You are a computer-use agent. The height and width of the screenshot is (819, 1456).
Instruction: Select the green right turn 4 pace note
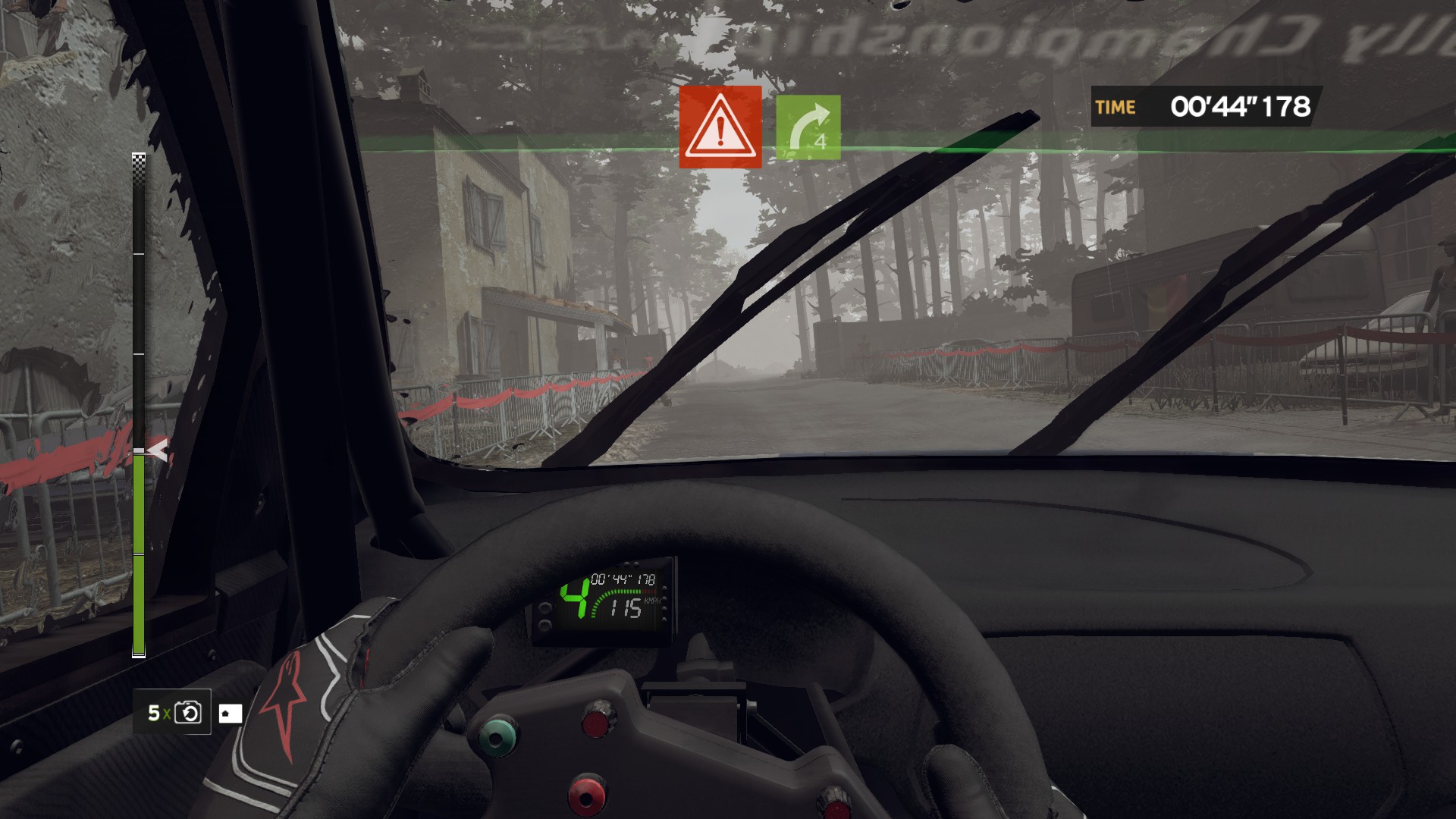pos(808,127)
